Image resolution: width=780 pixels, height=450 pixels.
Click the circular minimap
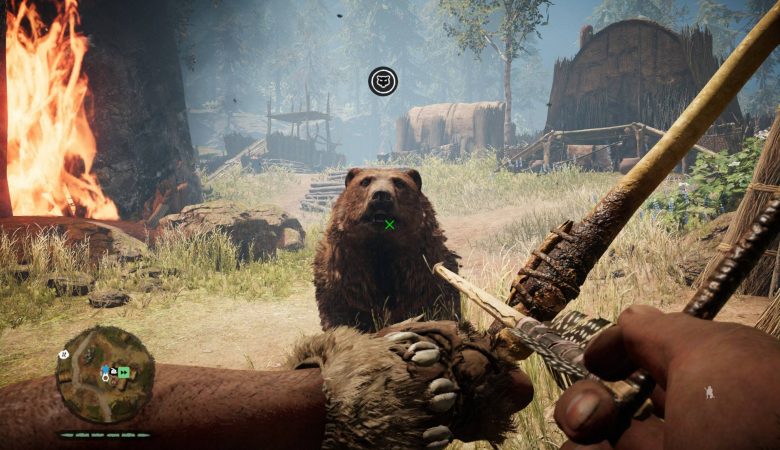click(104, 374)
